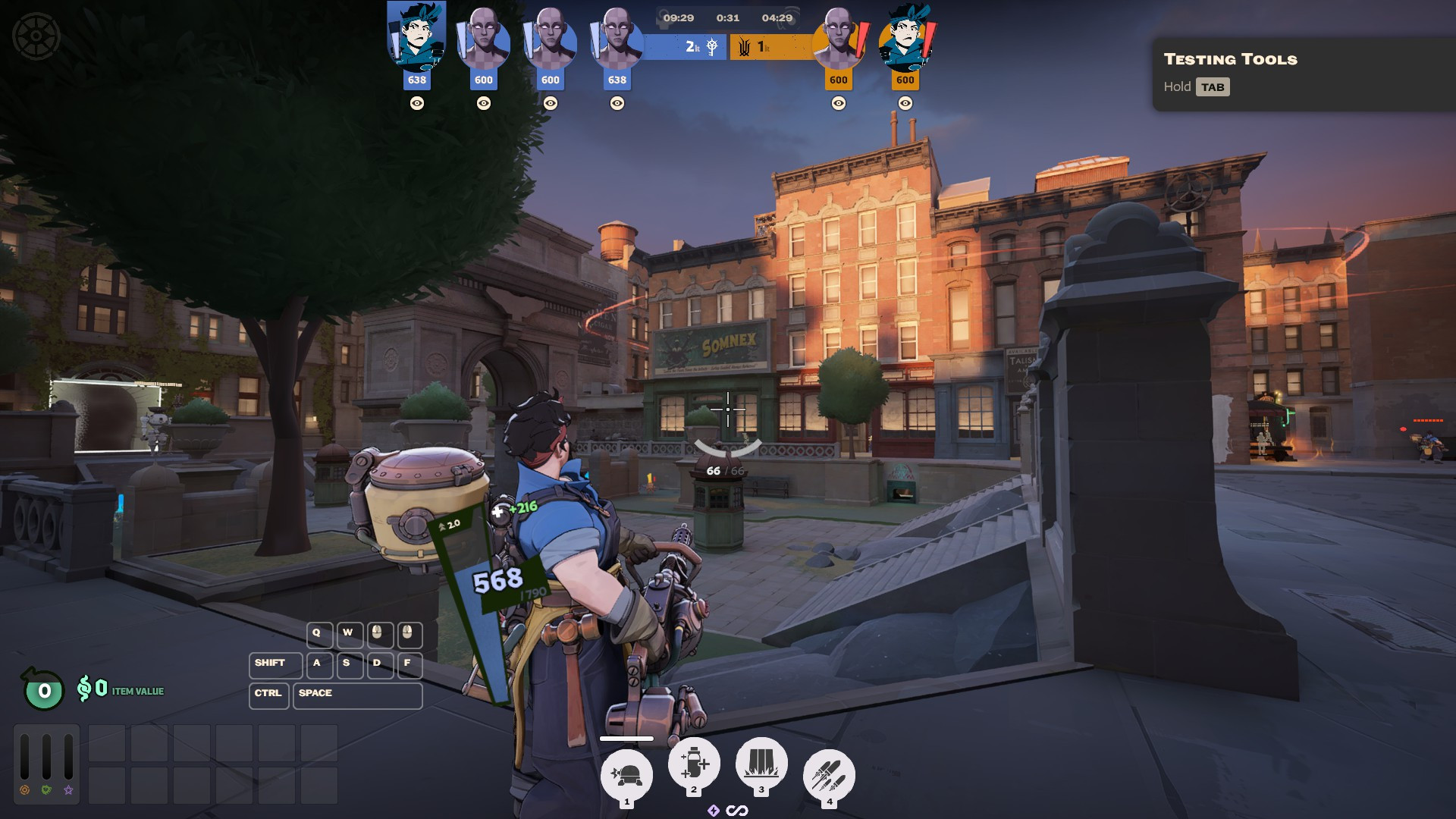Click the green souls counter icon
The height and width of the screenshot is (819, 1456).
(44, 690)
